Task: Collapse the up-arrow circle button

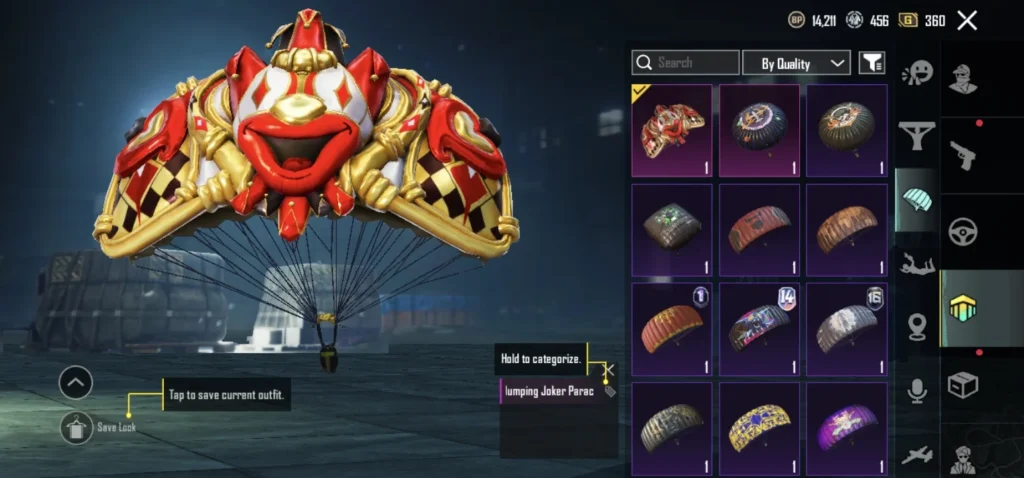Action: pyautogui.click(x=76, y=381)
